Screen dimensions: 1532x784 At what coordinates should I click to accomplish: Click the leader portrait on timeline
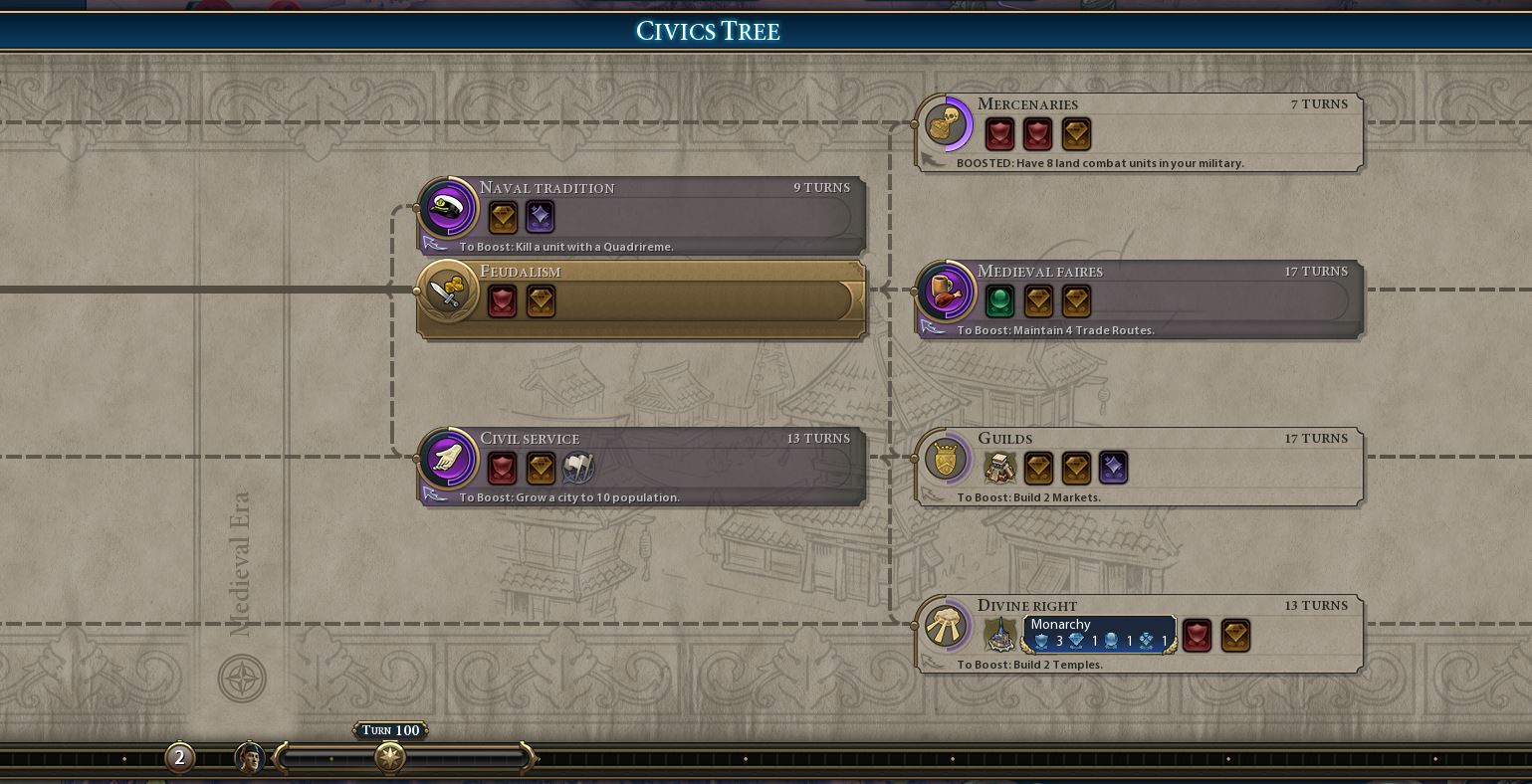(x=250, y=758)
